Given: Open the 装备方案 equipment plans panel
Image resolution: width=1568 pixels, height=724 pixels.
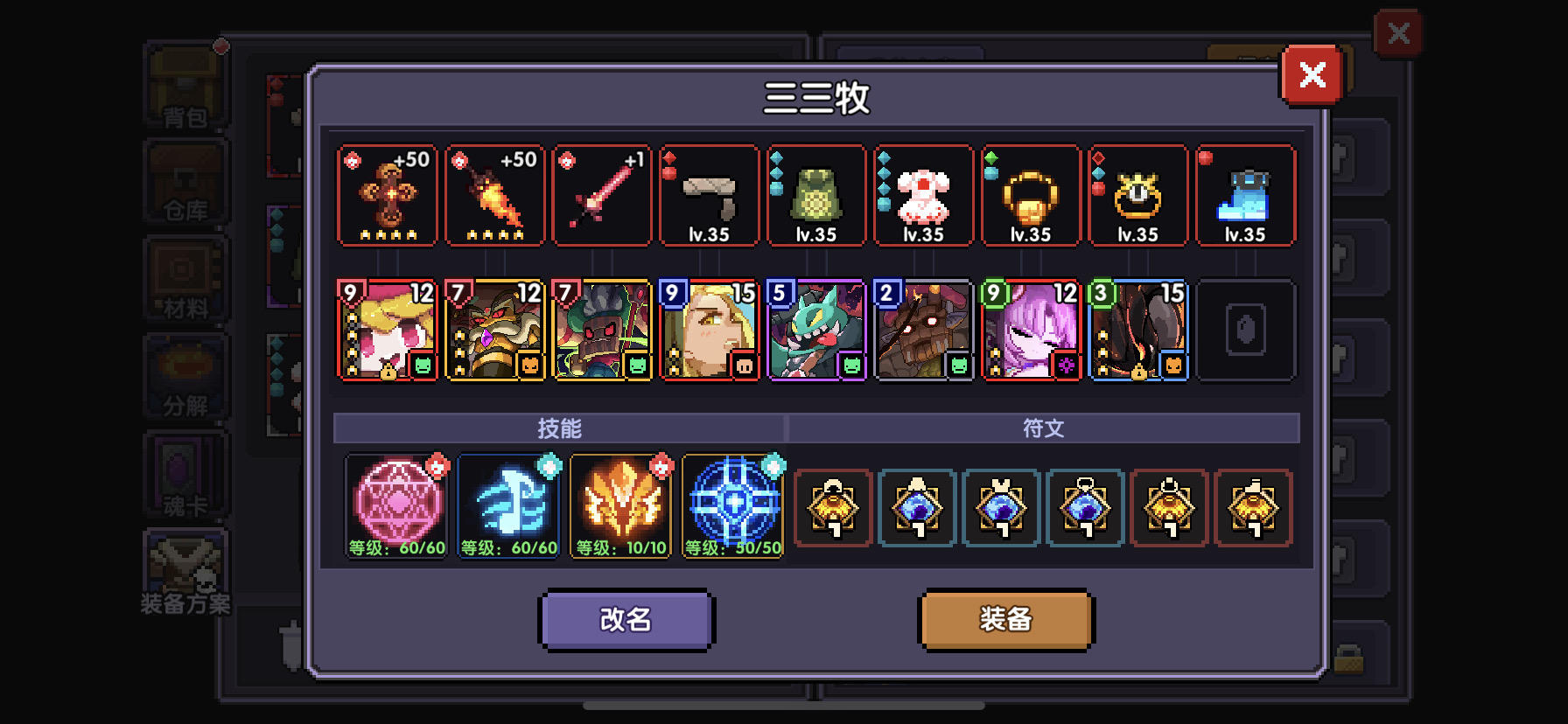Looking at the screenshot, I should coord(185,573).
